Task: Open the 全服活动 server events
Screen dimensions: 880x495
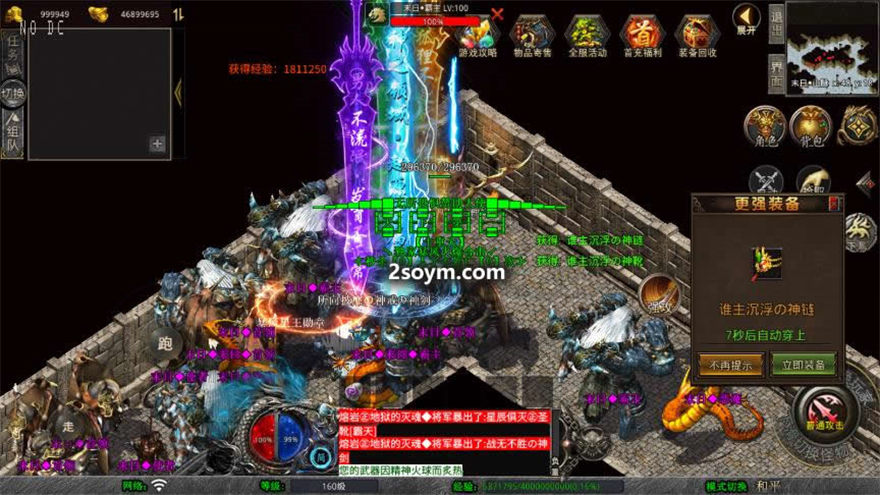Action: (586, 37)
